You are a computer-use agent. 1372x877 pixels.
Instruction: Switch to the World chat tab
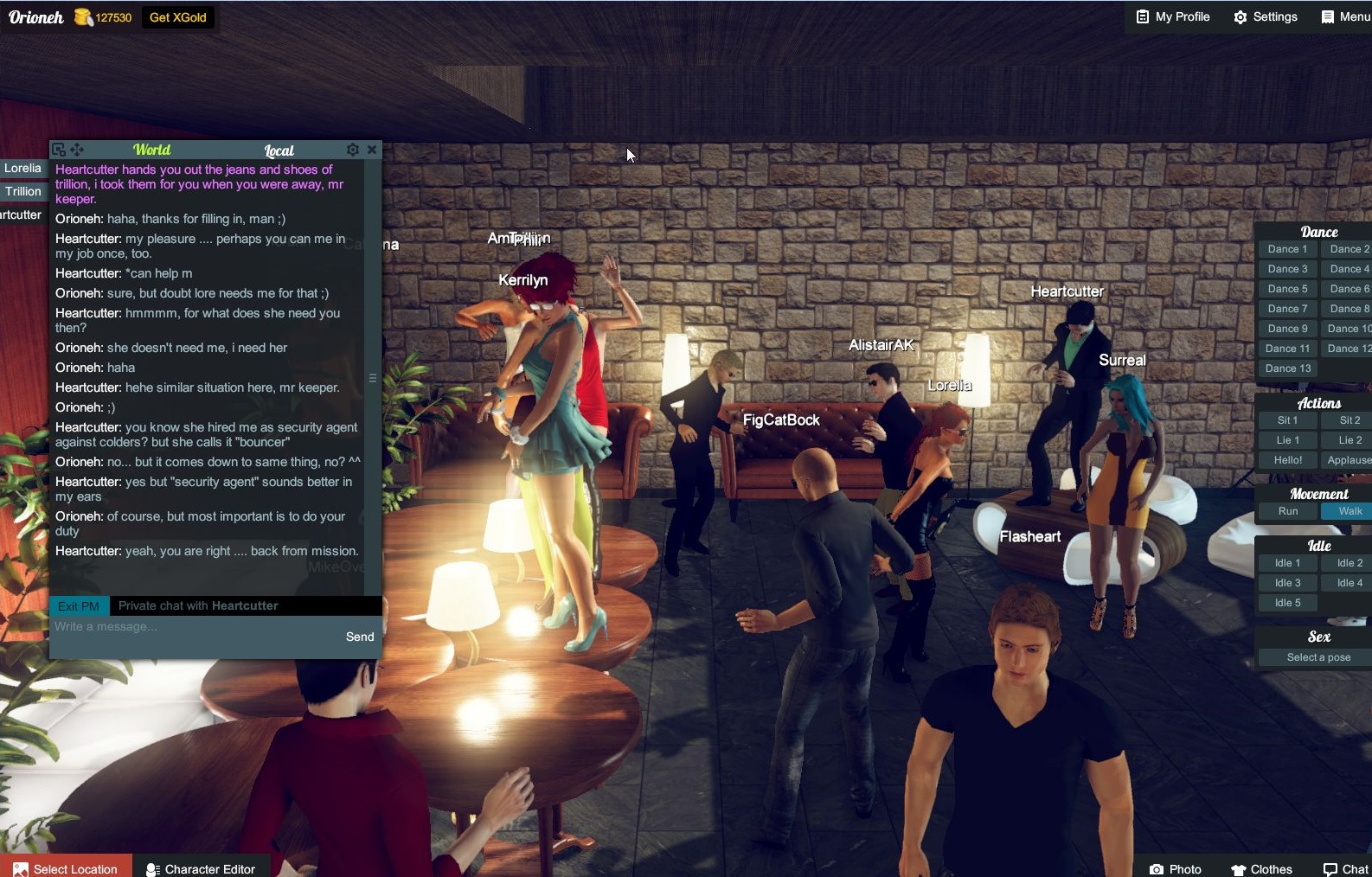151,149
